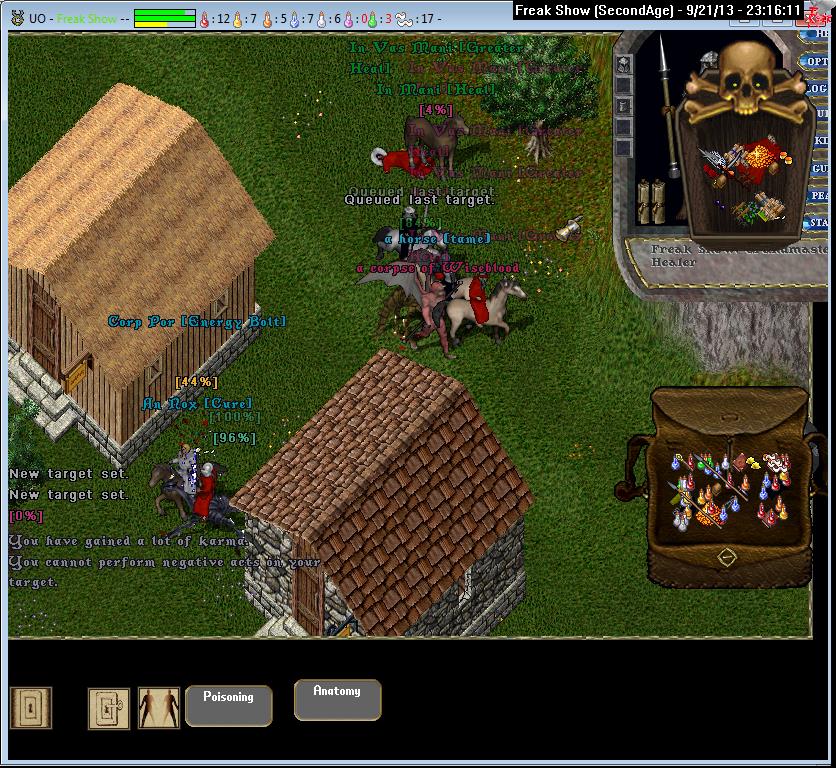
Task: Activate the Poisoning skill button
Action: (228, 704)
